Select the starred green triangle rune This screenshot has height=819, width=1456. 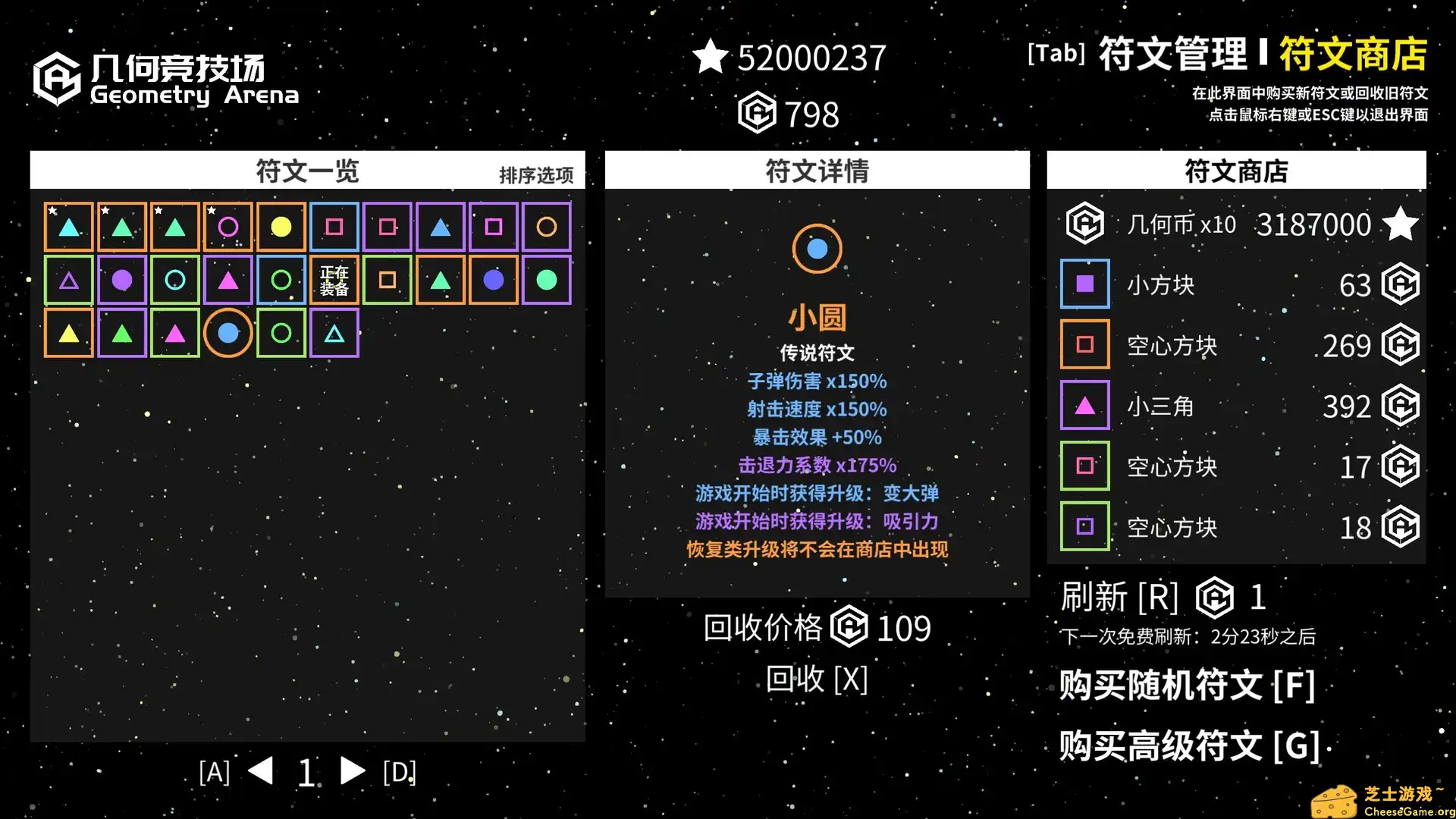coord(121,226)
